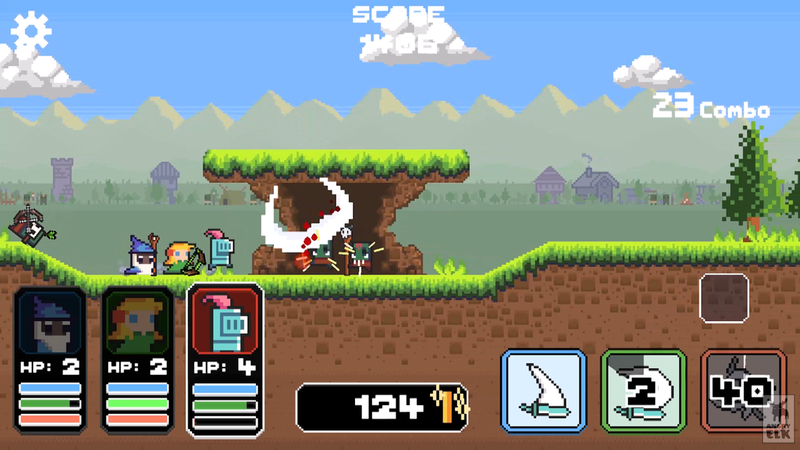Screen dimensions: 800x450
Task: Activate the blue sword slash ability
Action: pos(542,391)
